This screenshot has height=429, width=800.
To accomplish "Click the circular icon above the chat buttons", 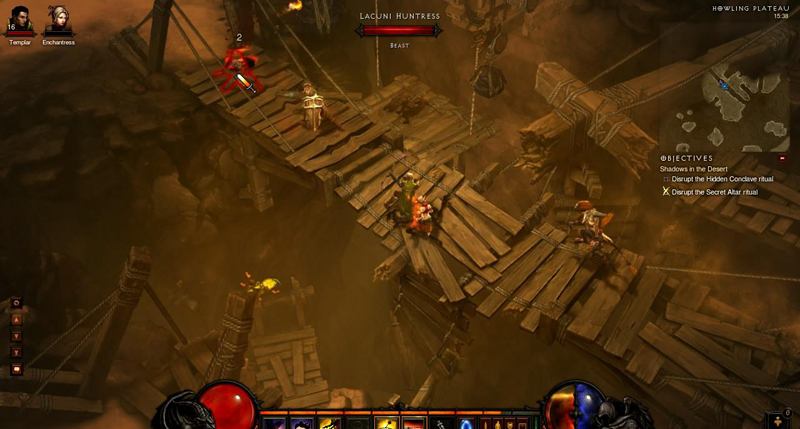I will (x=16, y=302).
